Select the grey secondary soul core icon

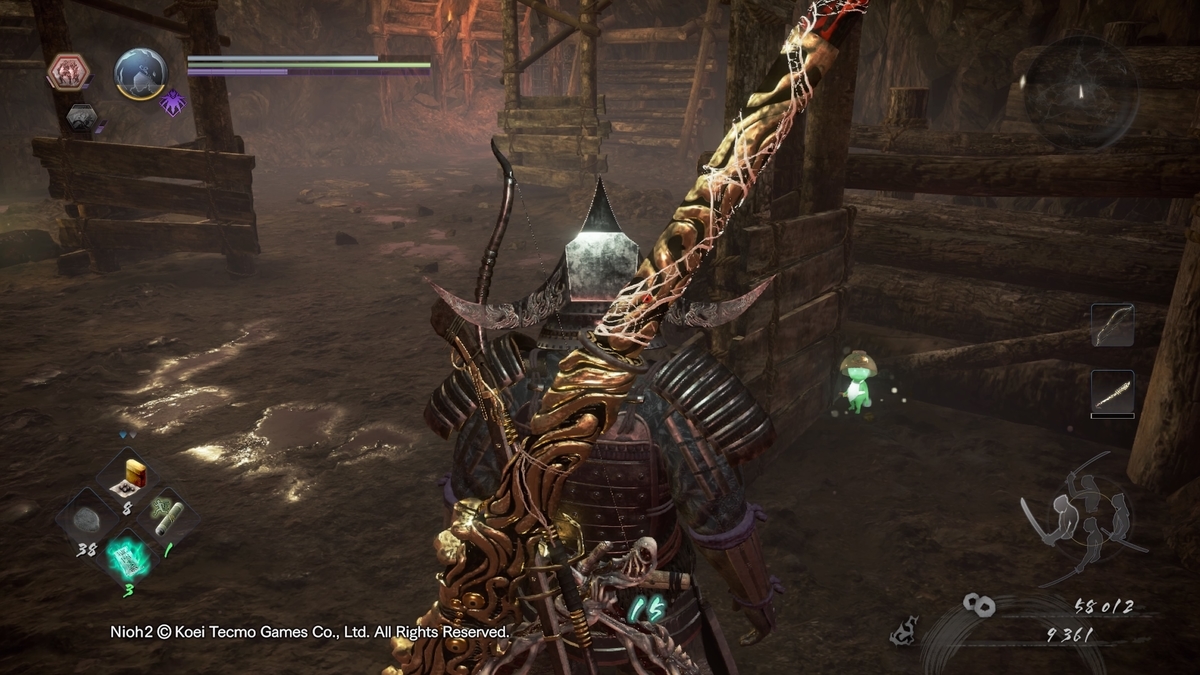click(x=82, y=119)
